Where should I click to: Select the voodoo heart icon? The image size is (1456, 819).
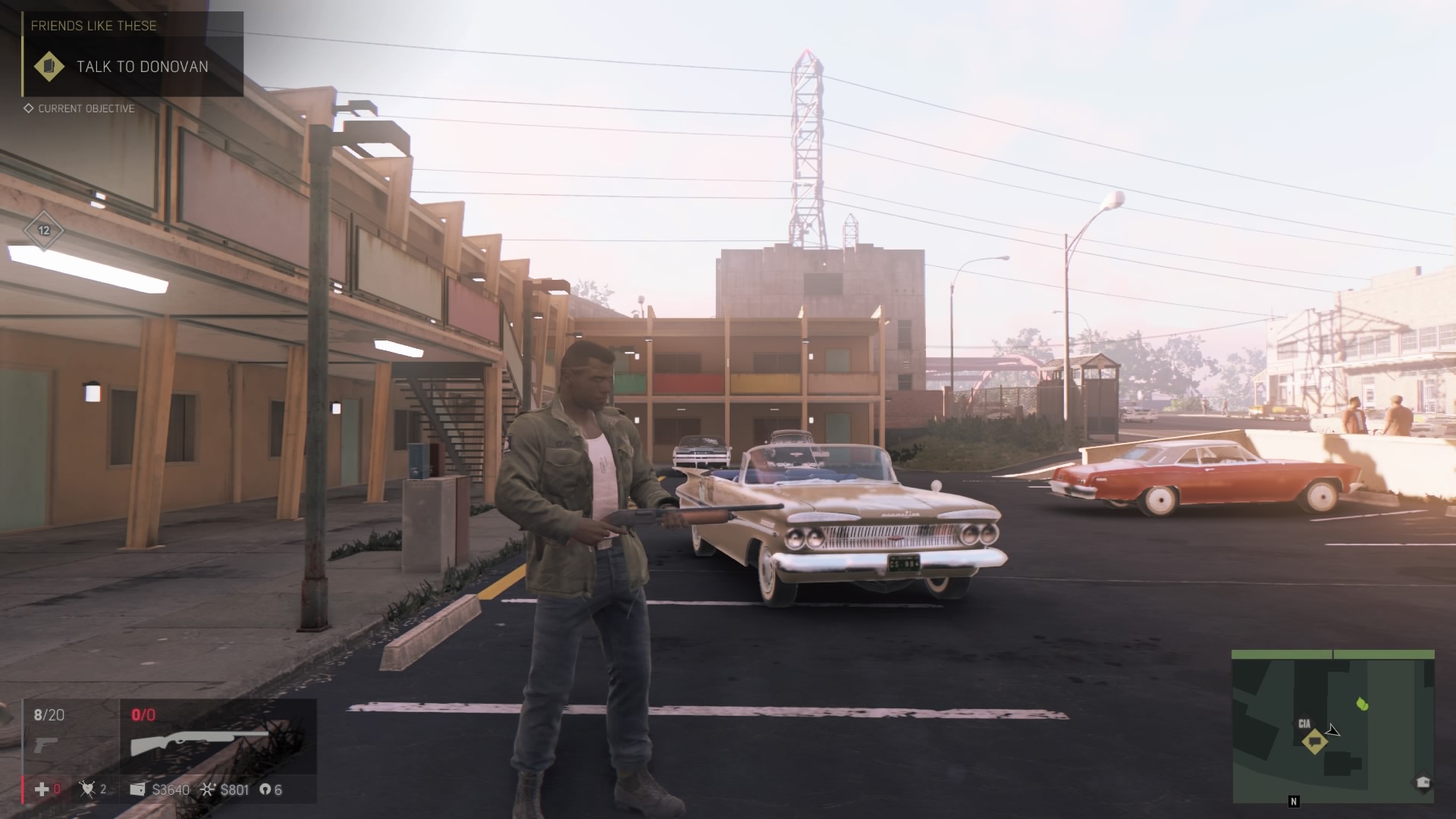[x=87, y=789]
